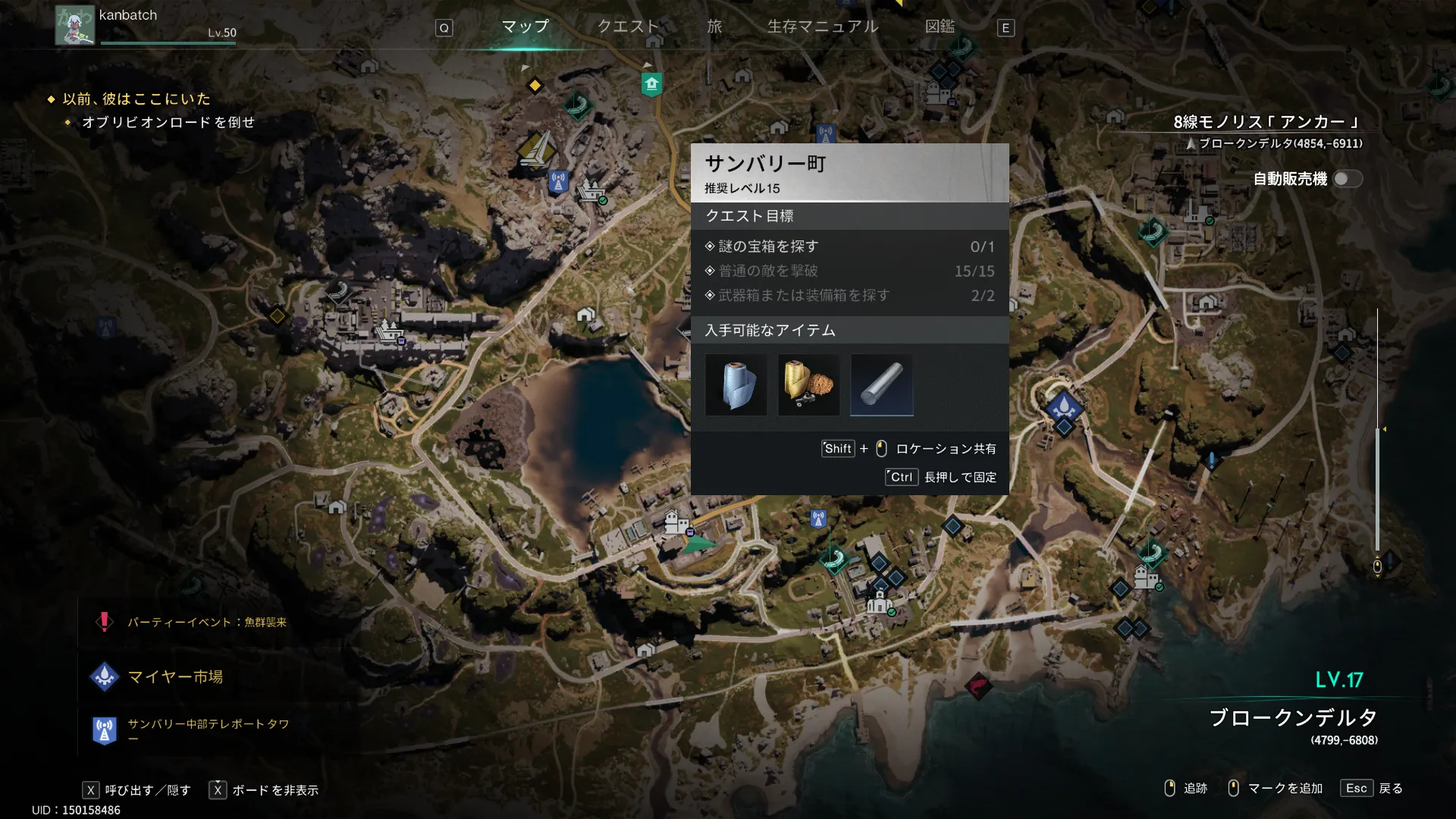Open the マイヤー市場 board entry
1456x819 pixels.
point(175,676)
